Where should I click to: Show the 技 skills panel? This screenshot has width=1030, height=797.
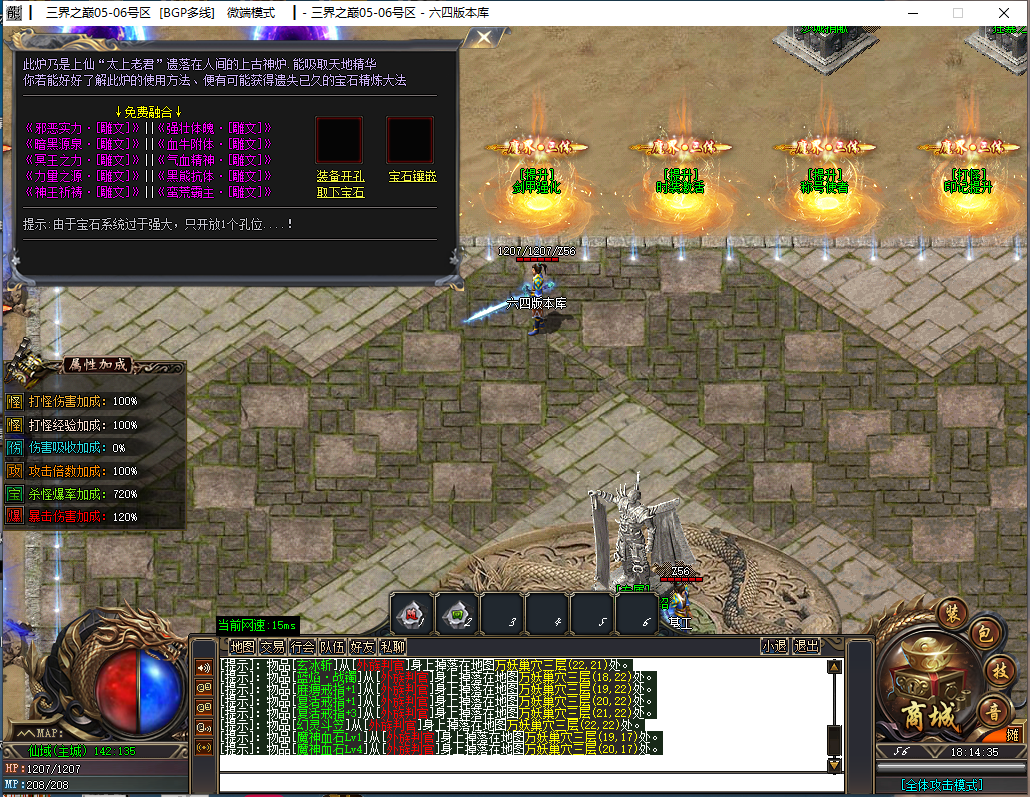996,670
